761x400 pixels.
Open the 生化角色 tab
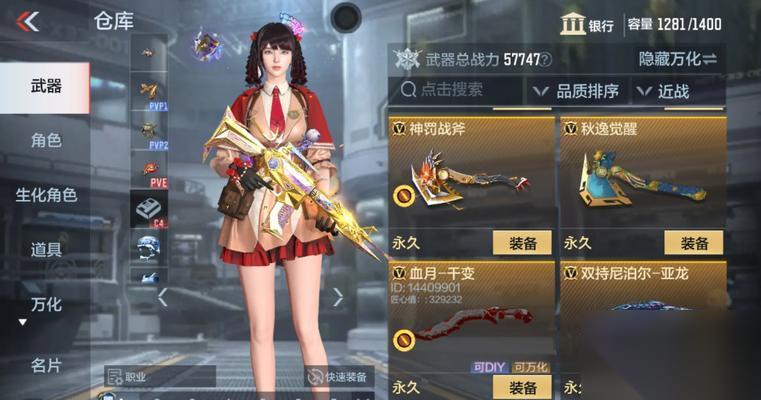[45, 195]
